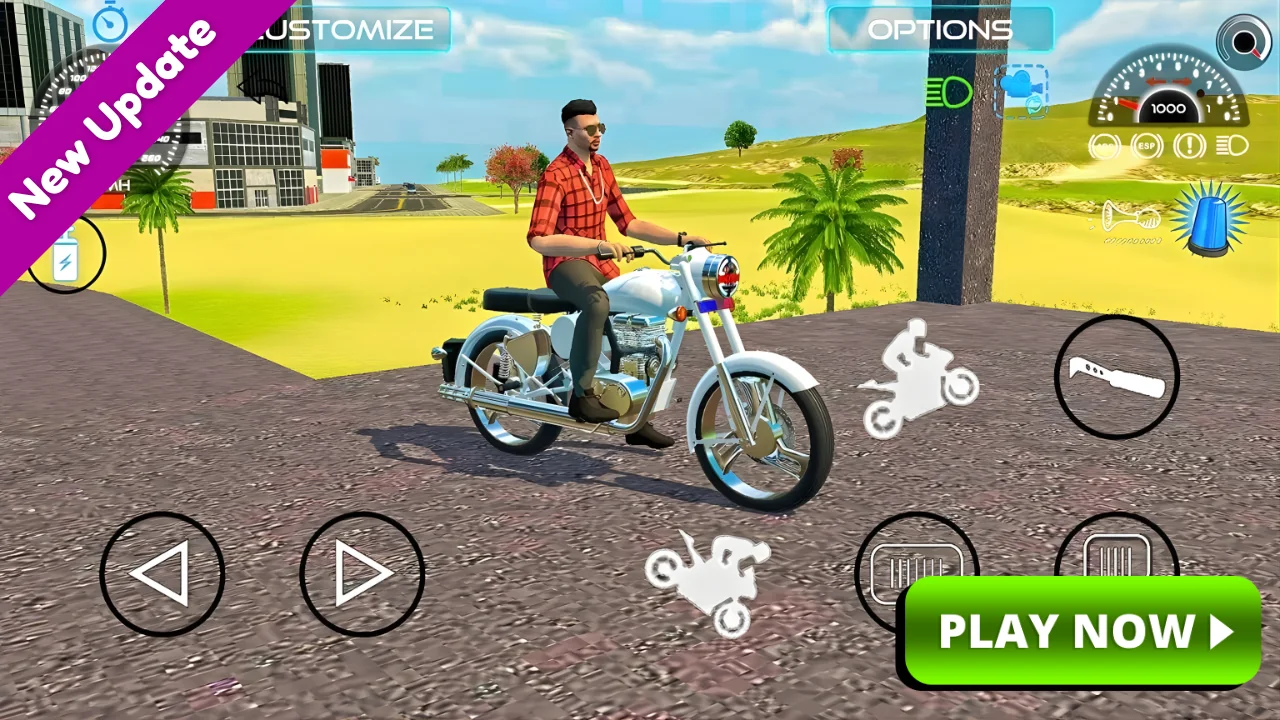
Task: Click the New Update banner
Action: (110, 110)
